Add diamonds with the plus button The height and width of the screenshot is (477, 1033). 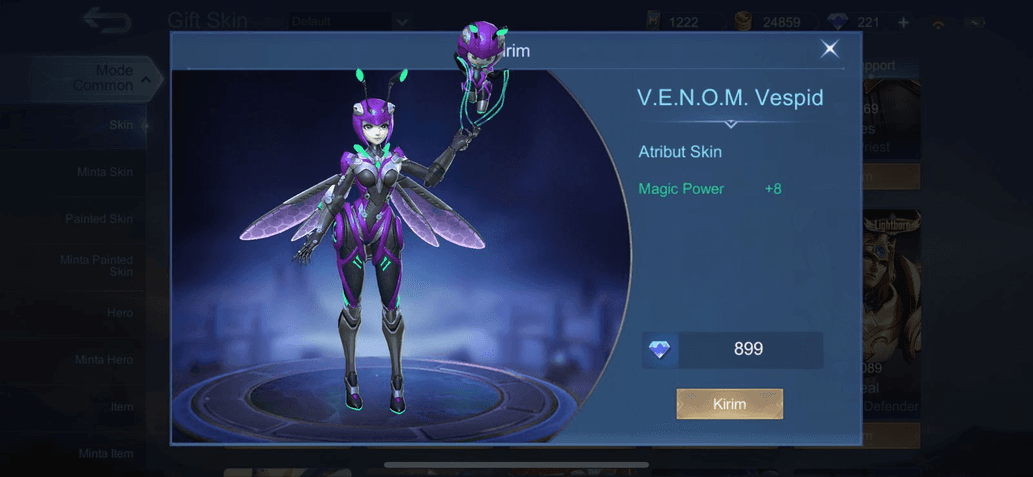point(903,22)
